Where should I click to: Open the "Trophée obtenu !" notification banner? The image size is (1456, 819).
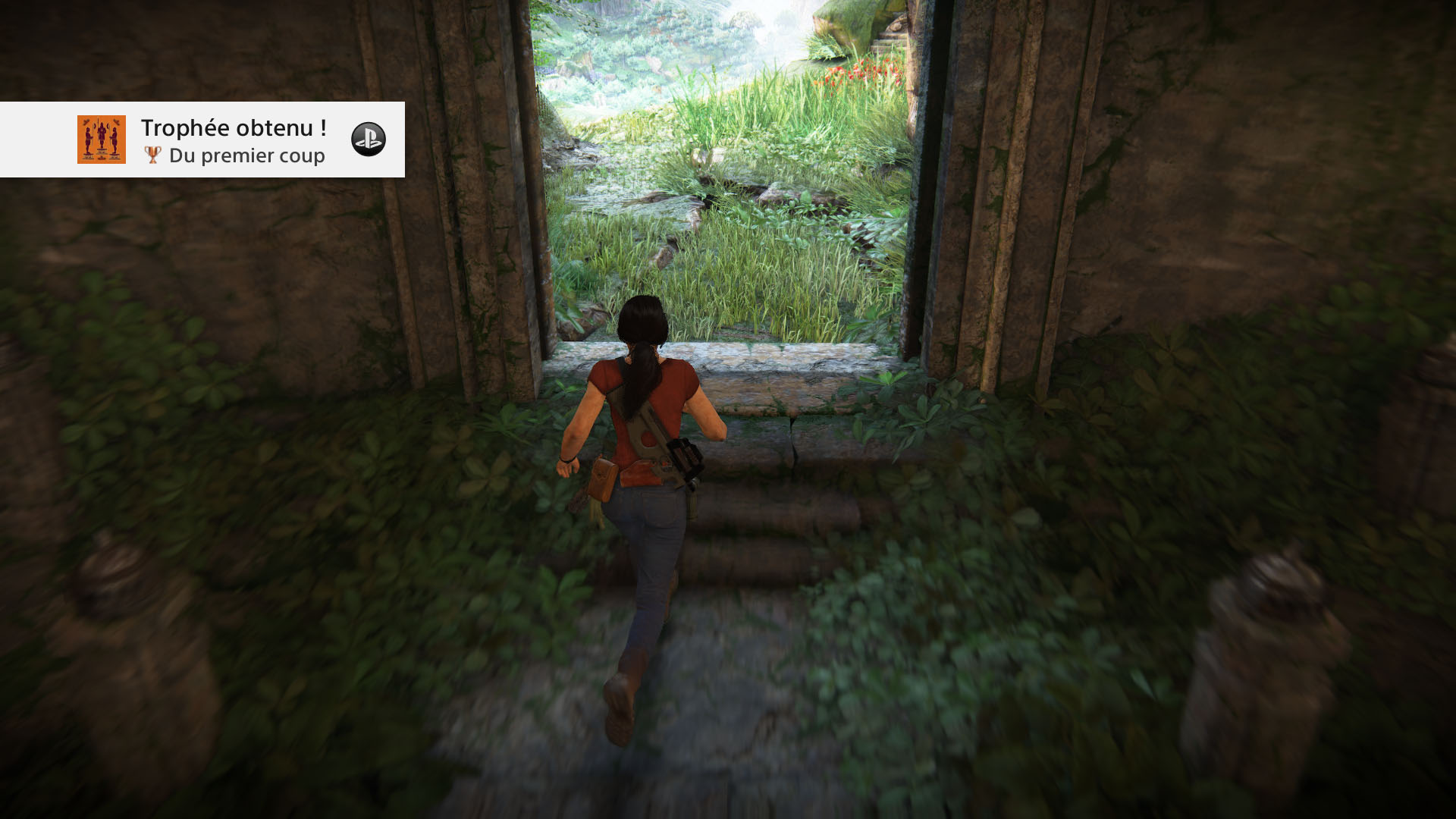tap(234, 140)
